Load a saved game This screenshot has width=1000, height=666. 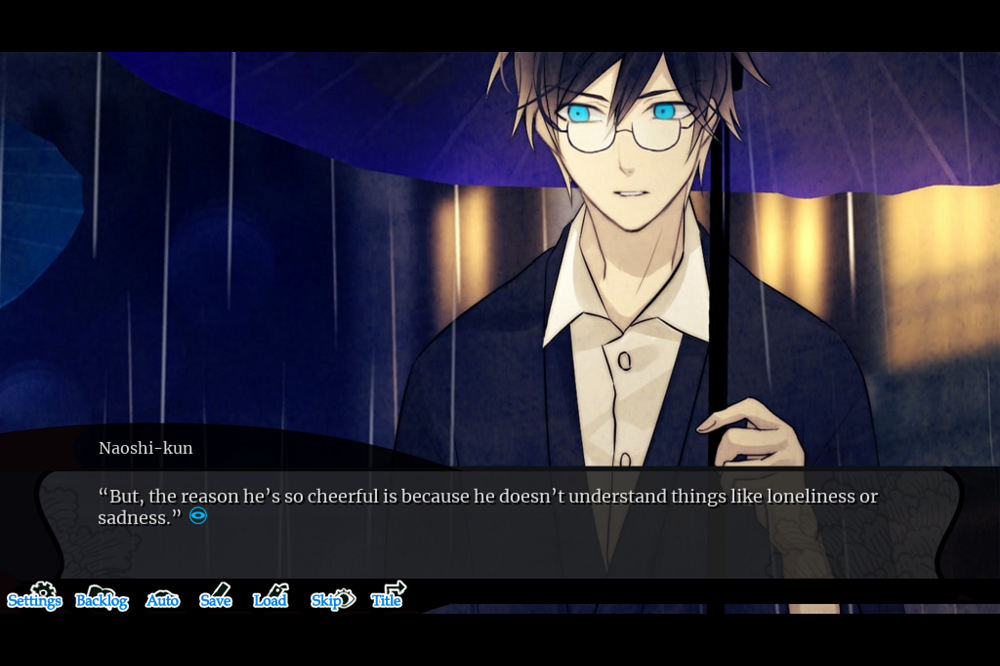(x=271, y=597)
